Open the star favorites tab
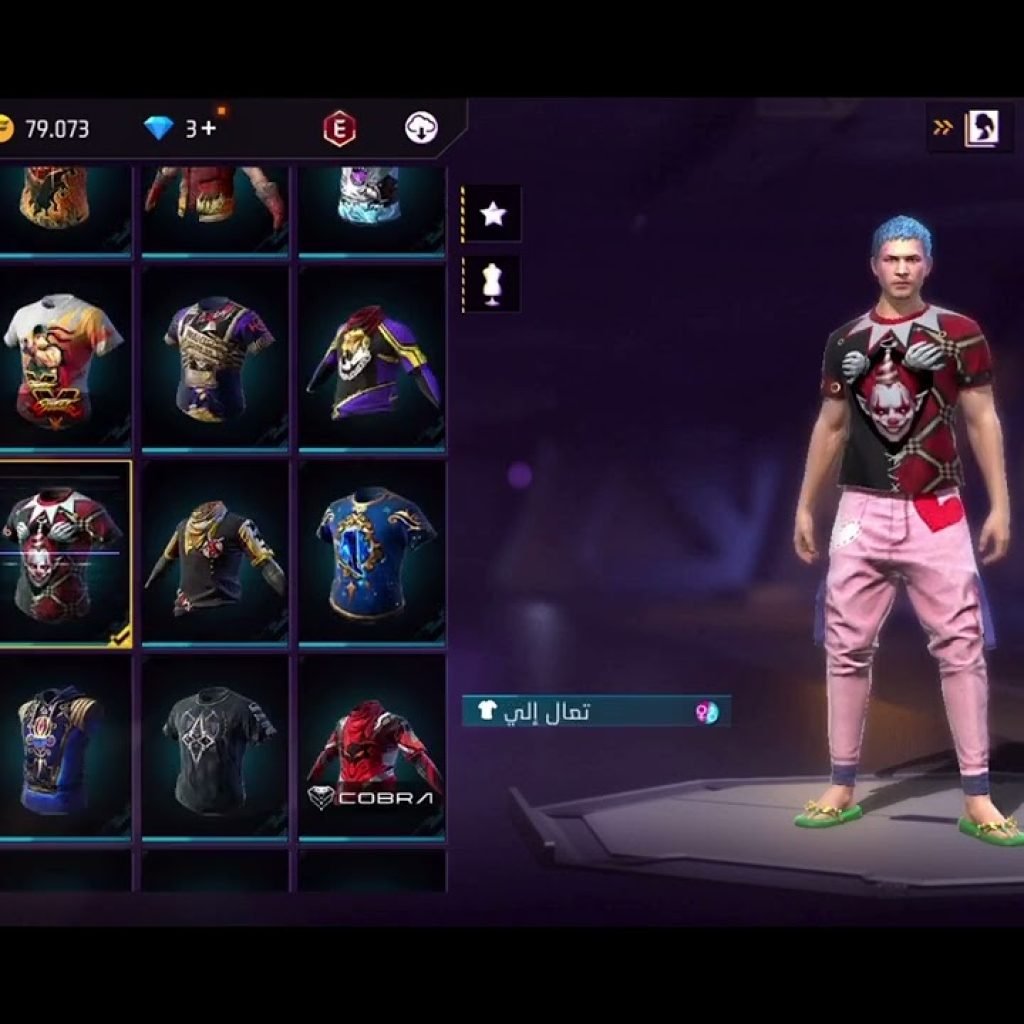The width and height of the screenshot is (1024, 1024). coord(493,213)
